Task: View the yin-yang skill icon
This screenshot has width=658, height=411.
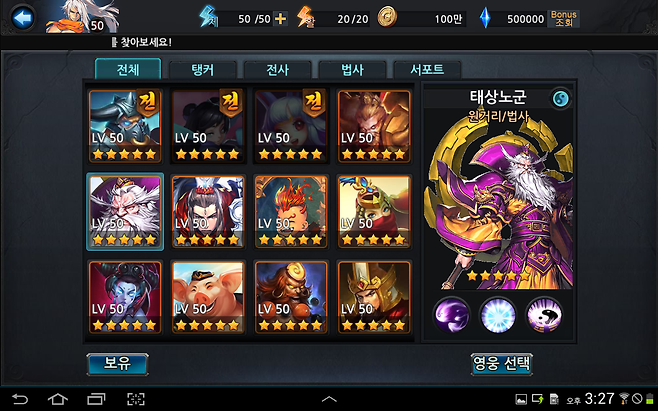Action: pyautogui.click(x=544, y=314)
